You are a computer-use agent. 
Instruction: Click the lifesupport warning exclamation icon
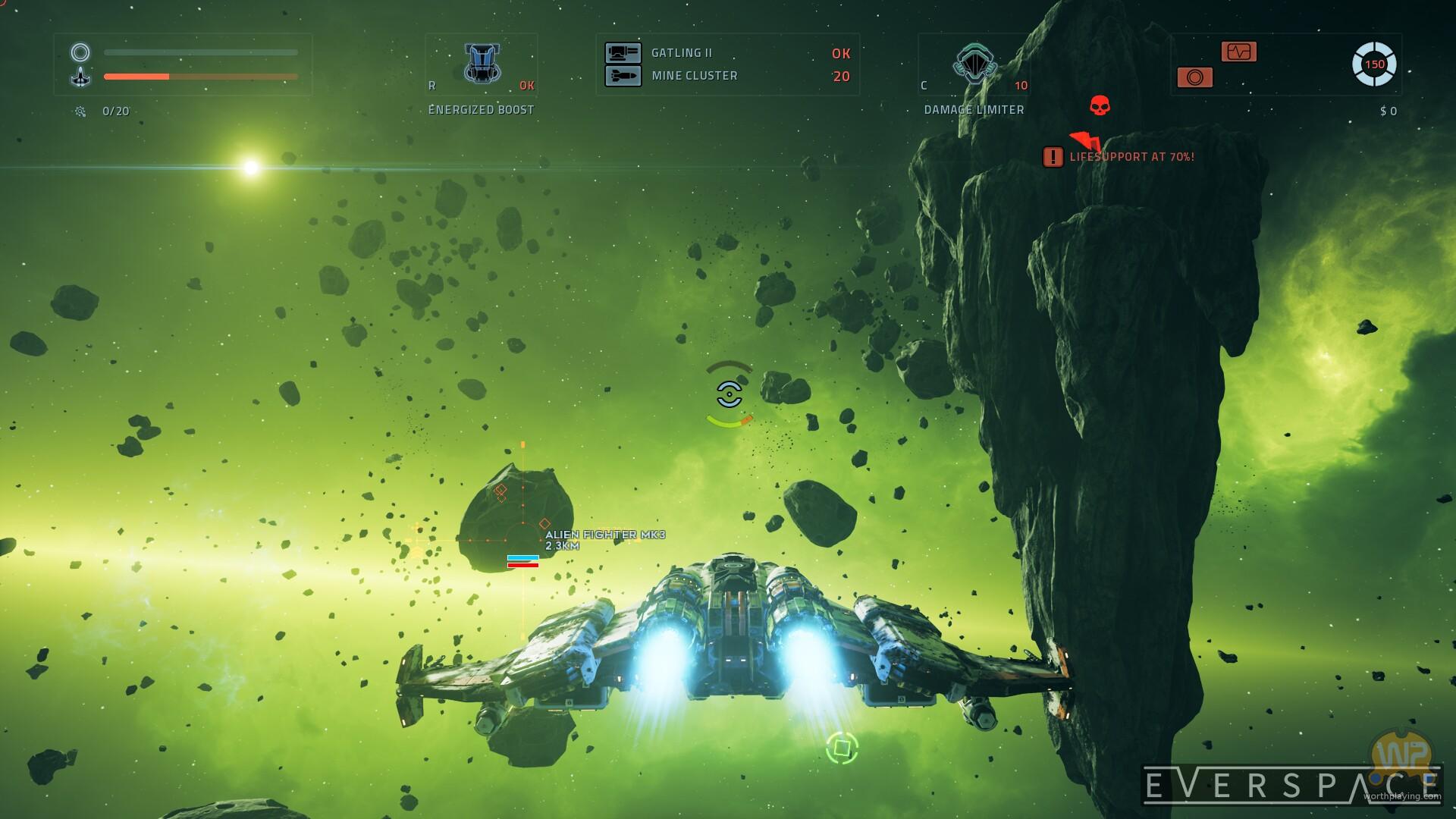pos(1053,157)
